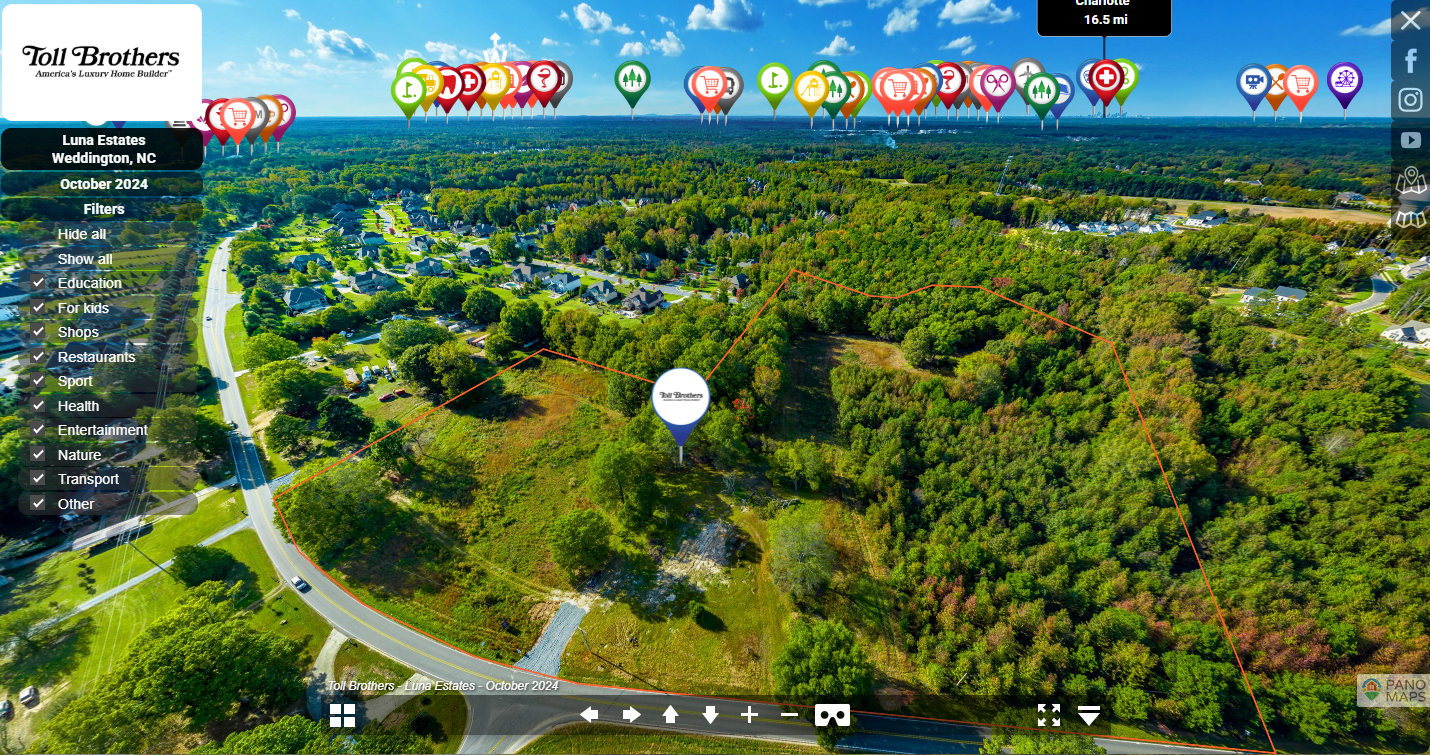Pan the view left with arrow
This screenshot has width=1430, height=755.
pos(590,714)
